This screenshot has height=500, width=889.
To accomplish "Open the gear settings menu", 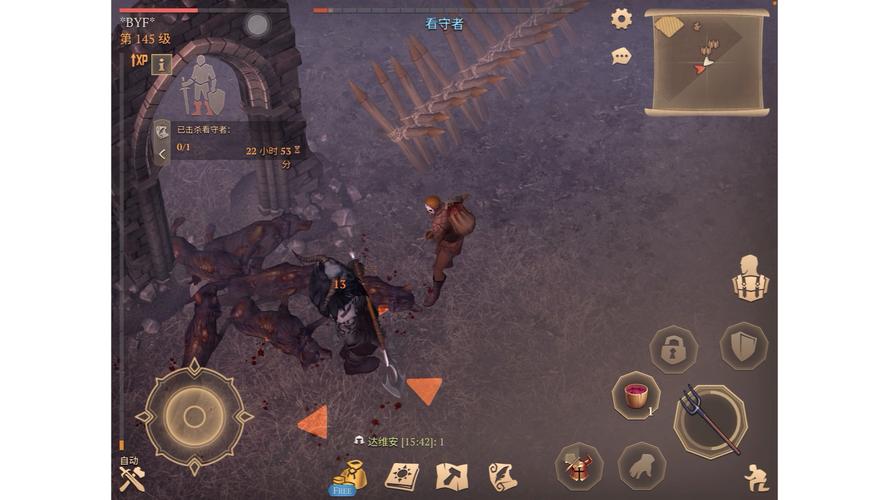I will (x=622, y=18).
